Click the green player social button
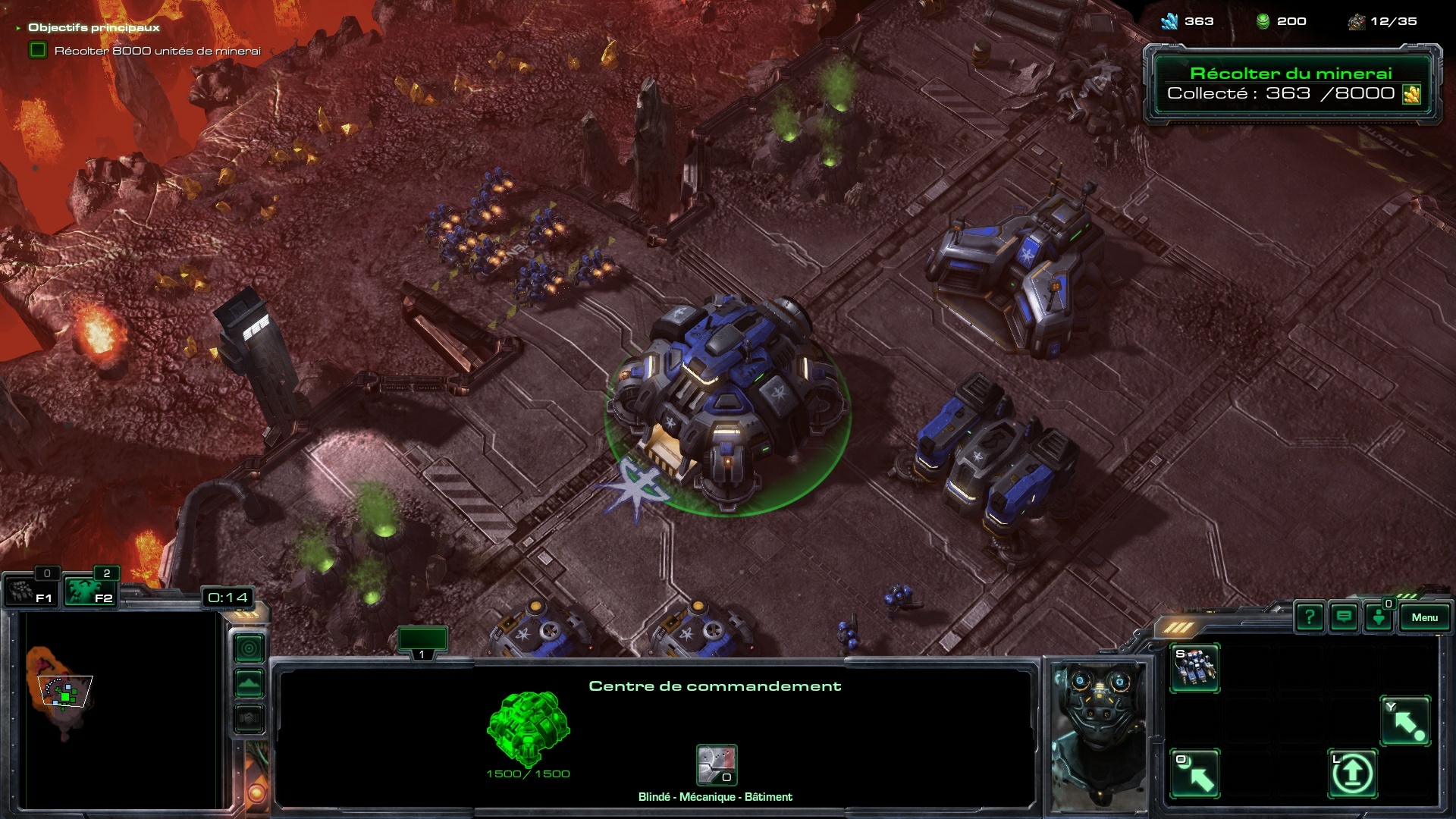This screenshot has height=819, width=1456. tap(1379, 617)
